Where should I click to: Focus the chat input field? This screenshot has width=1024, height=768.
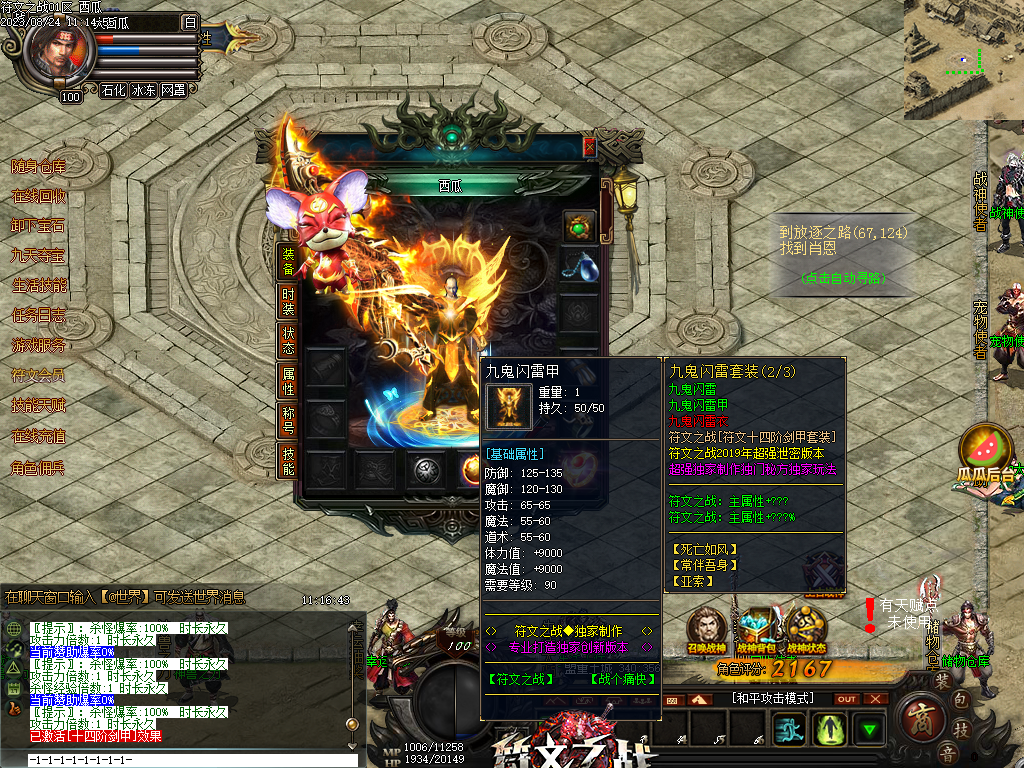(180, 760)
